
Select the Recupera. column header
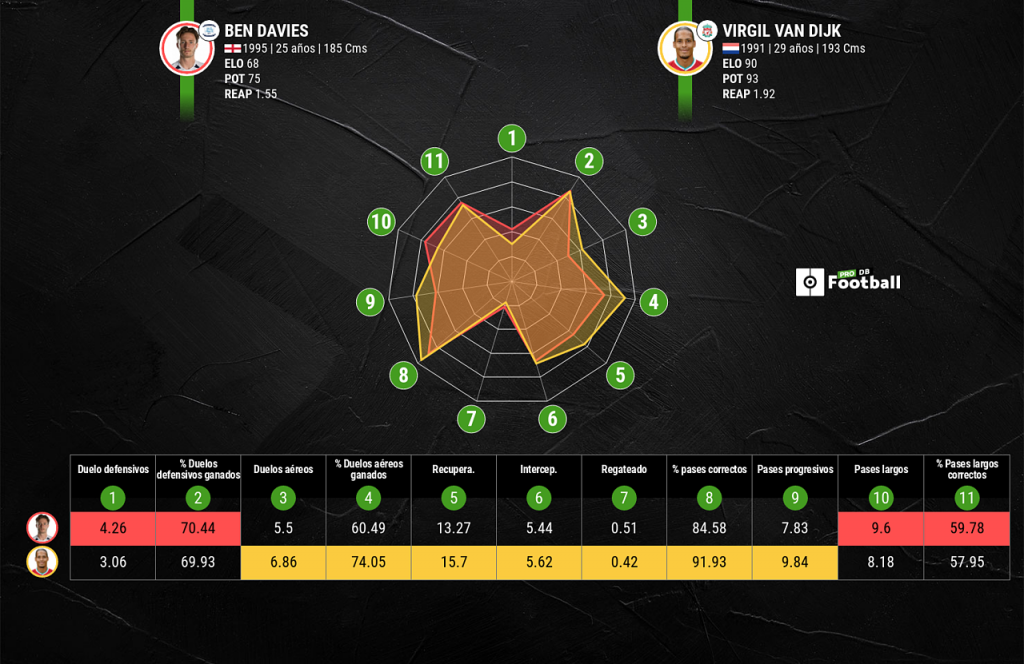453,468
